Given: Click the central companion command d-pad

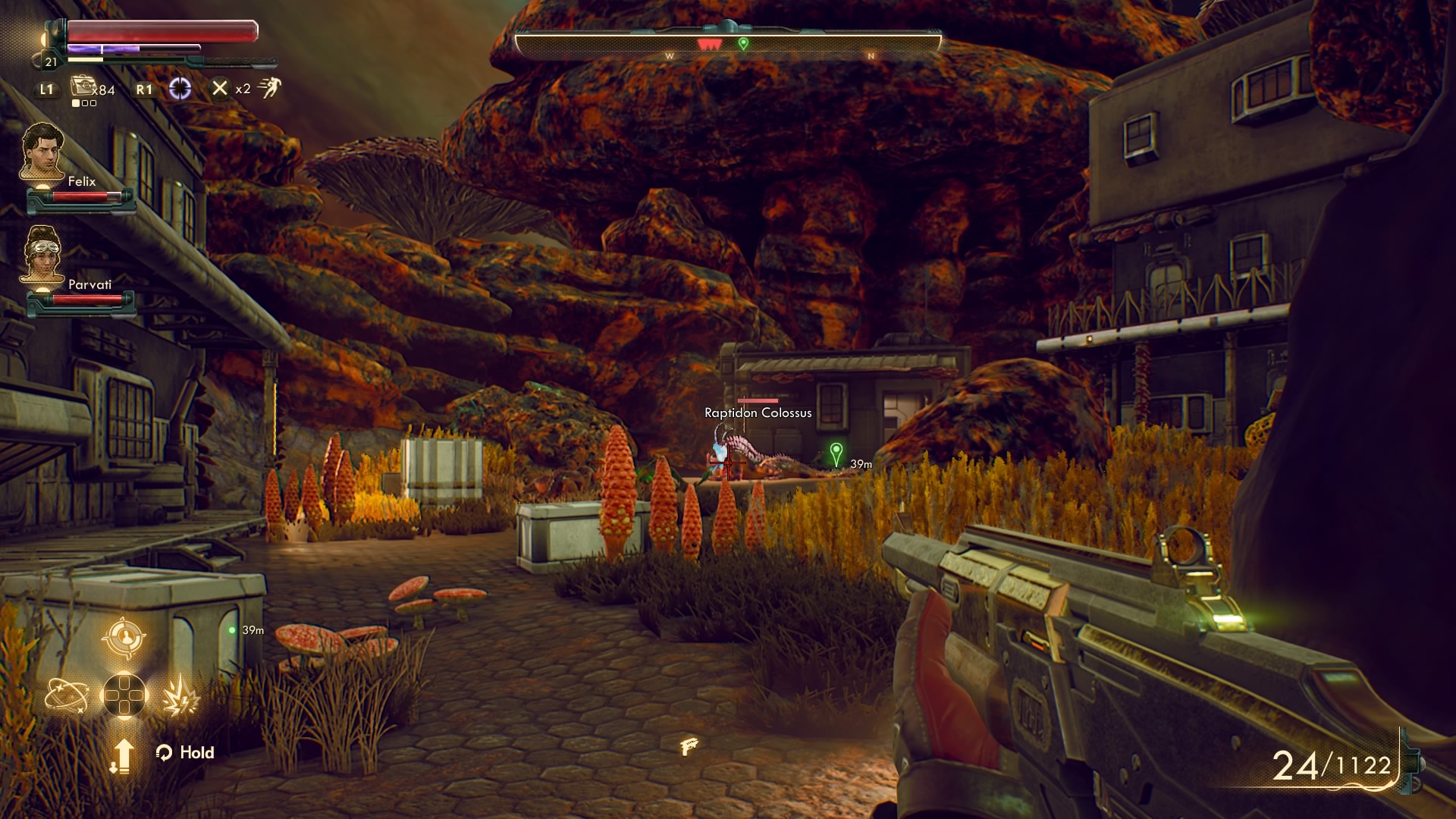Looking at the screenshot, I should [x=124, y=695].
